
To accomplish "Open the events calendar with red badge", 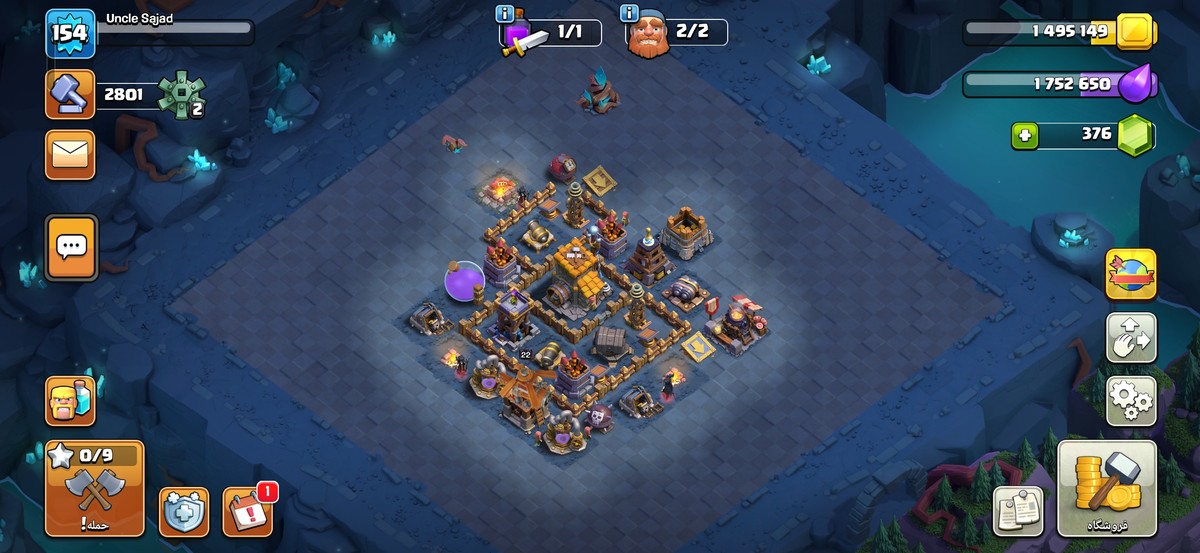I will (x=247, y=512).
